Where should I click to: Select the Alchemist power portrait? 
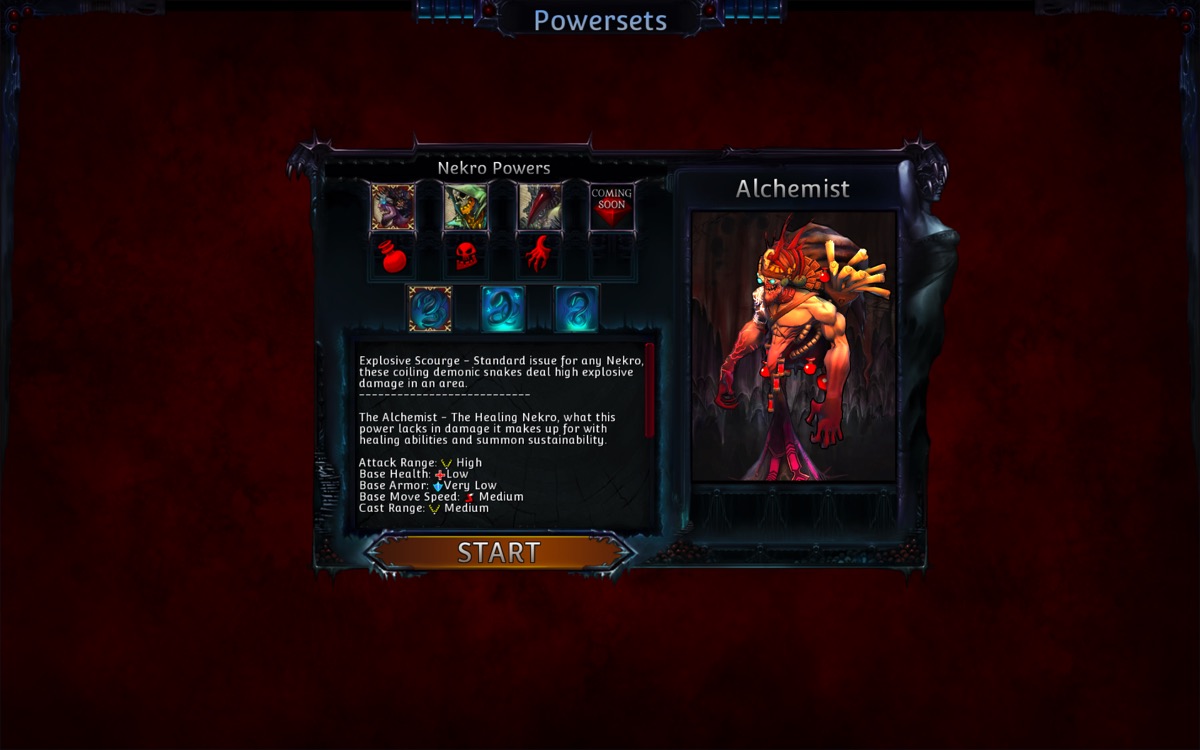tap(393, 207)
